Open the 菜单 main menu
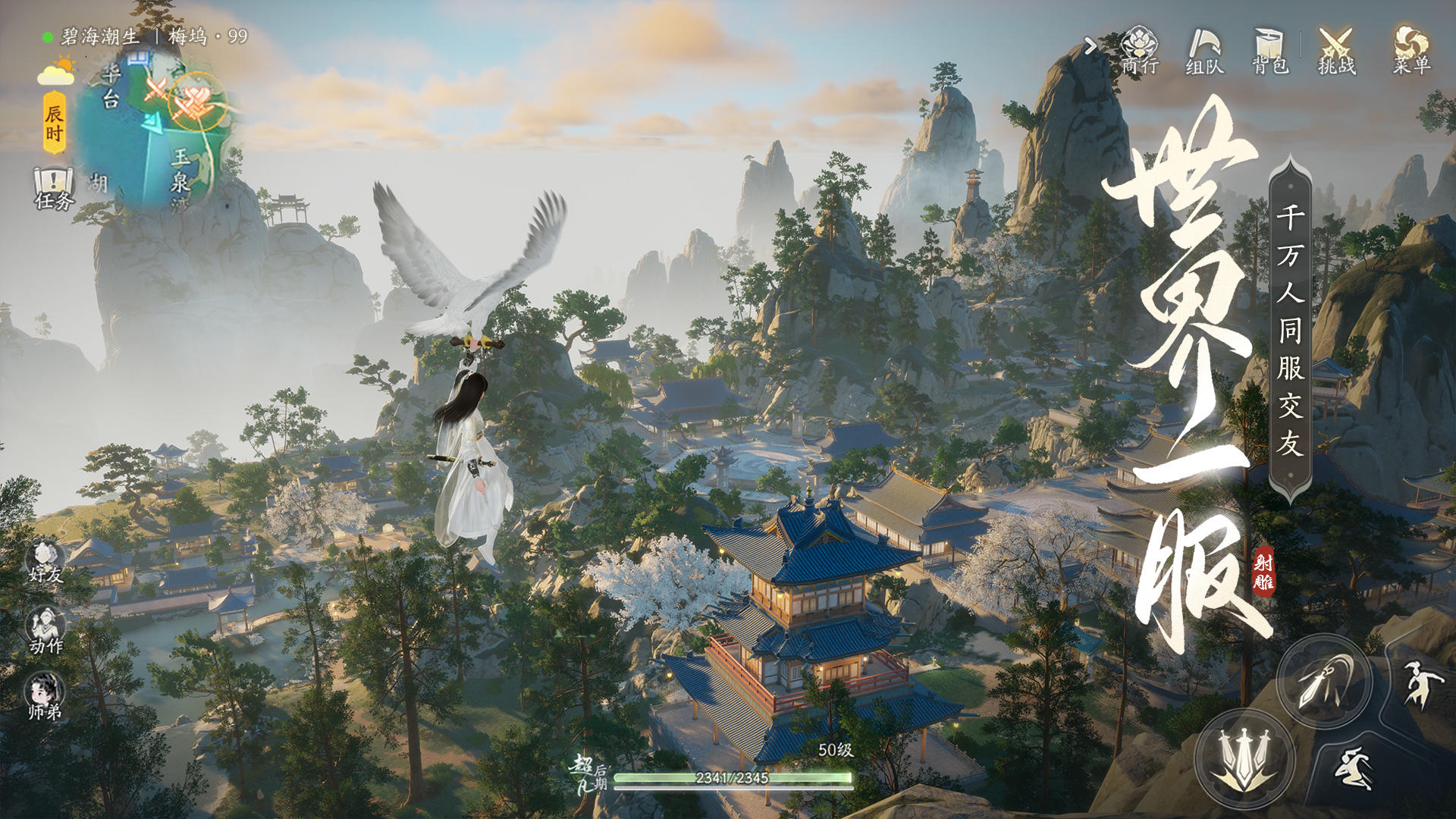 coord(1411,51)
